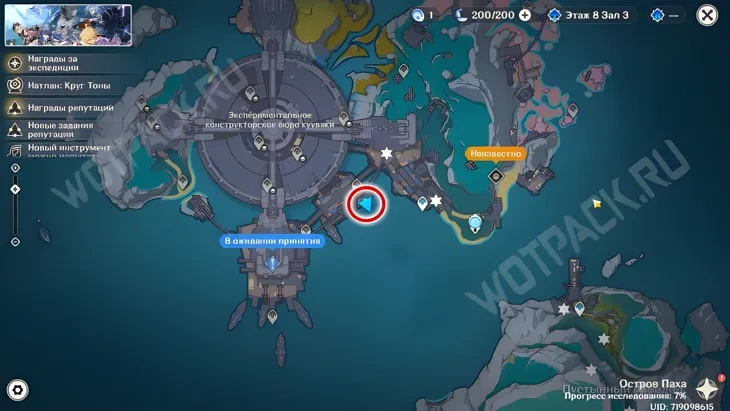Open the four-pointed star switcher near 'Остров Паха'
This screenshot has height=411, width=730.
coord(708,388)
